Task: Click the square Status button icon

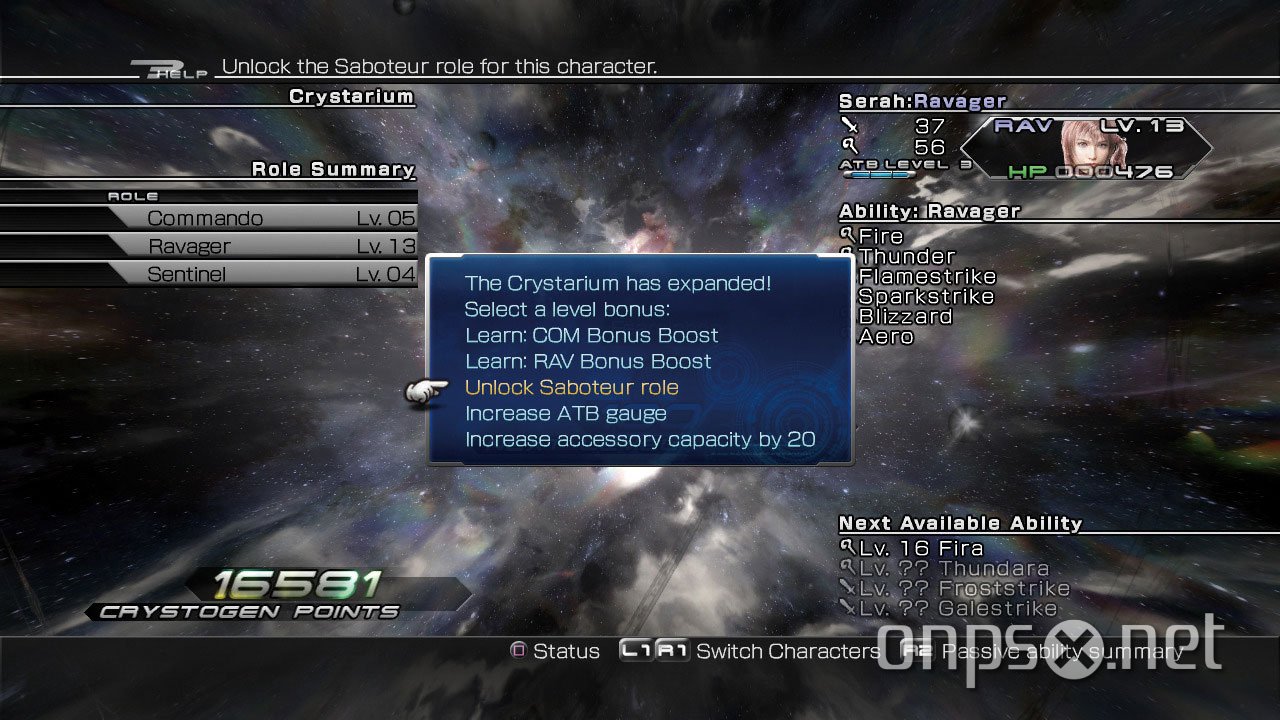Action: click(518, 650)
